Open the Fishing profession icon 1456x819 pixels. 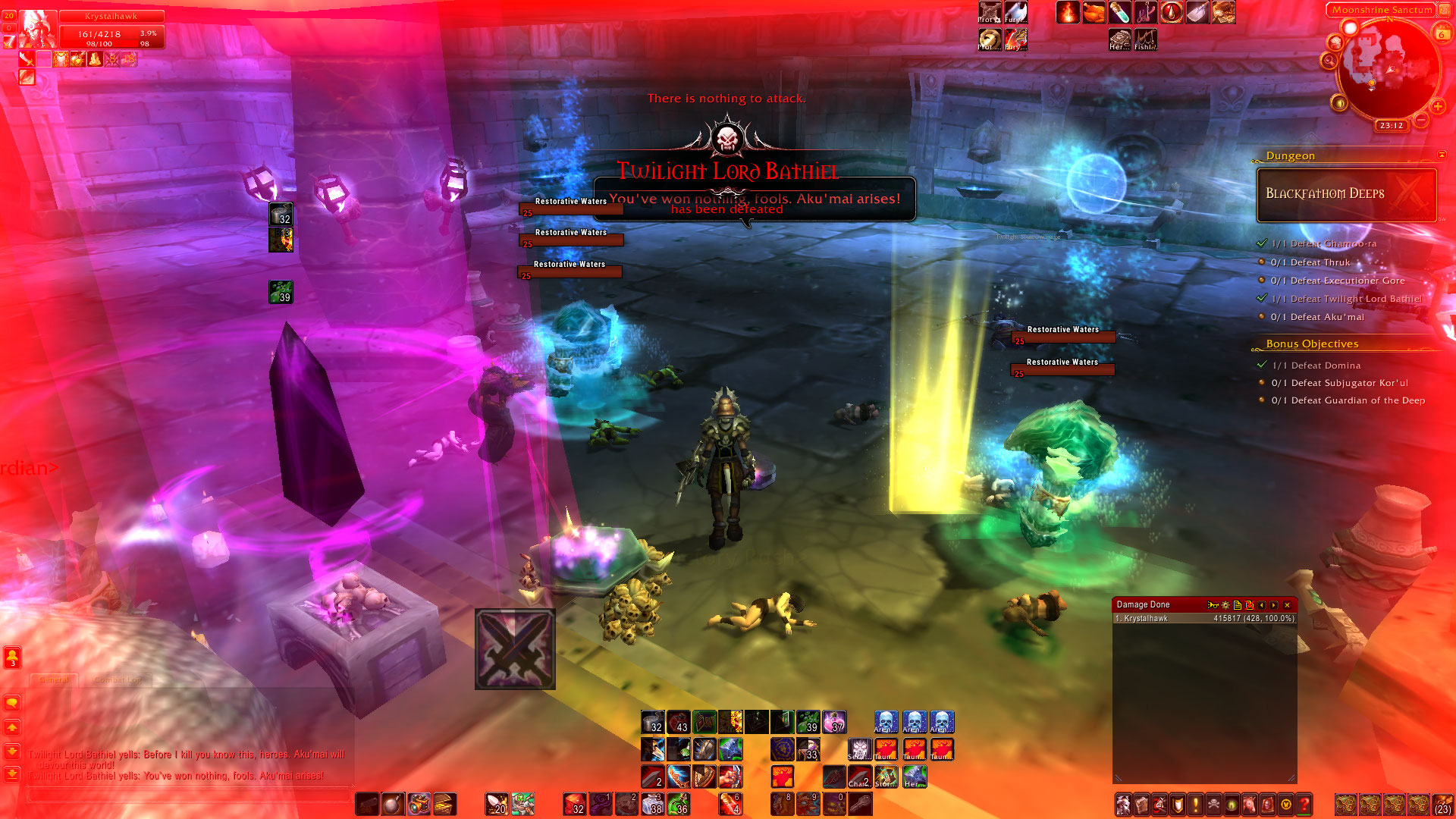(1145, 39)
